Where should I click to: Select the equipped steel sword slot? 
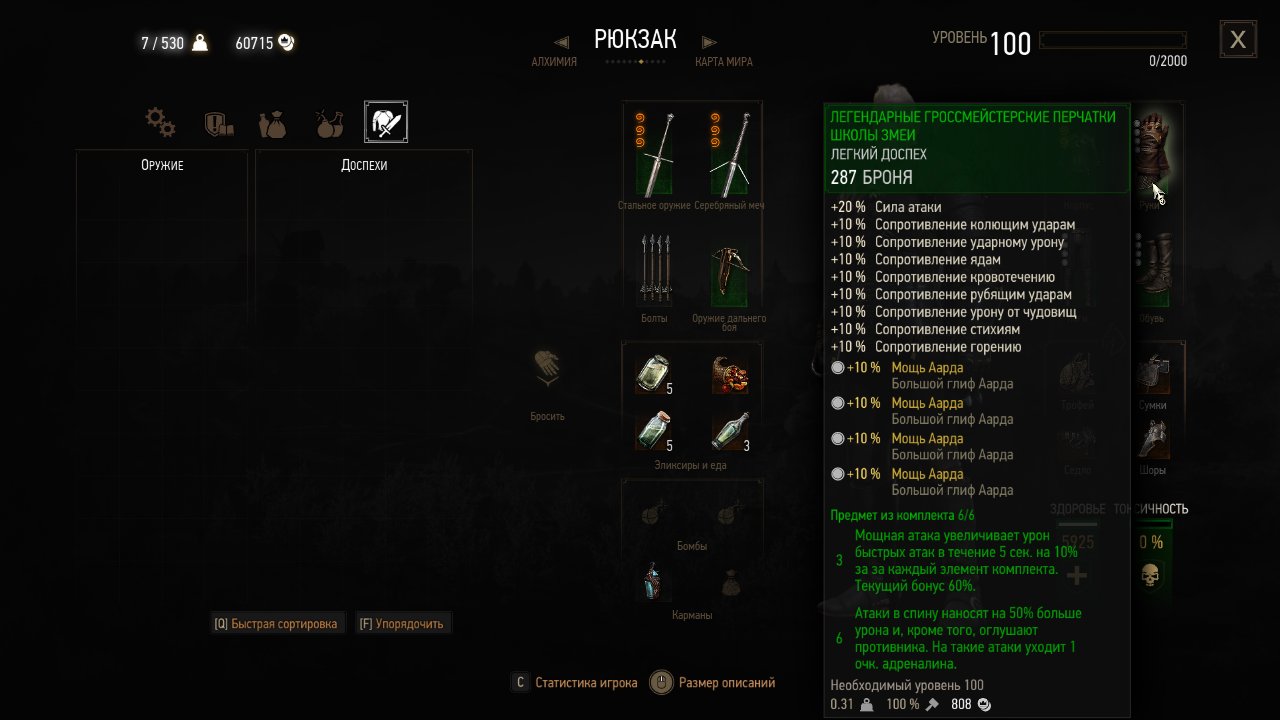[655, 153]
